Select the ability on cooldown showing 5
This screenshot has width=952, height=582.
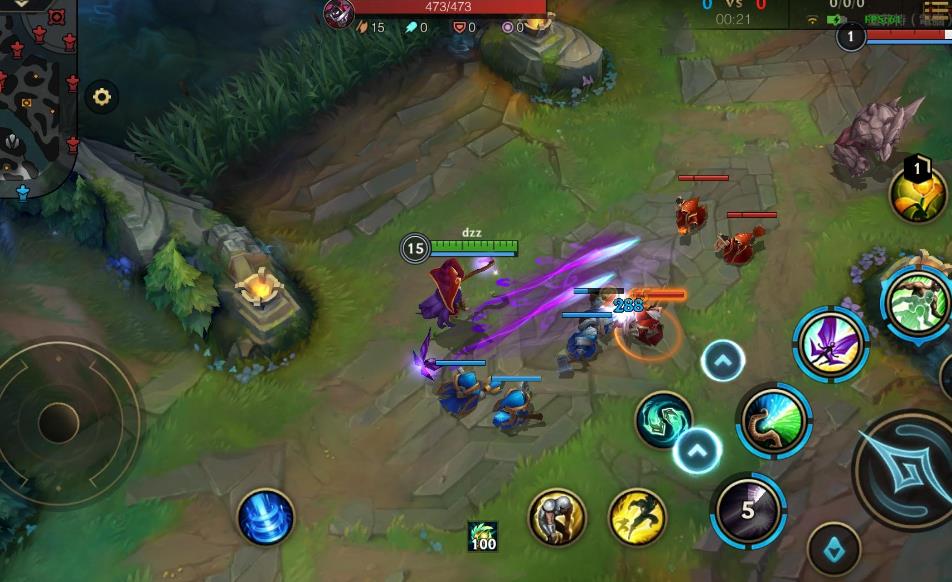(x=748, y=509)
